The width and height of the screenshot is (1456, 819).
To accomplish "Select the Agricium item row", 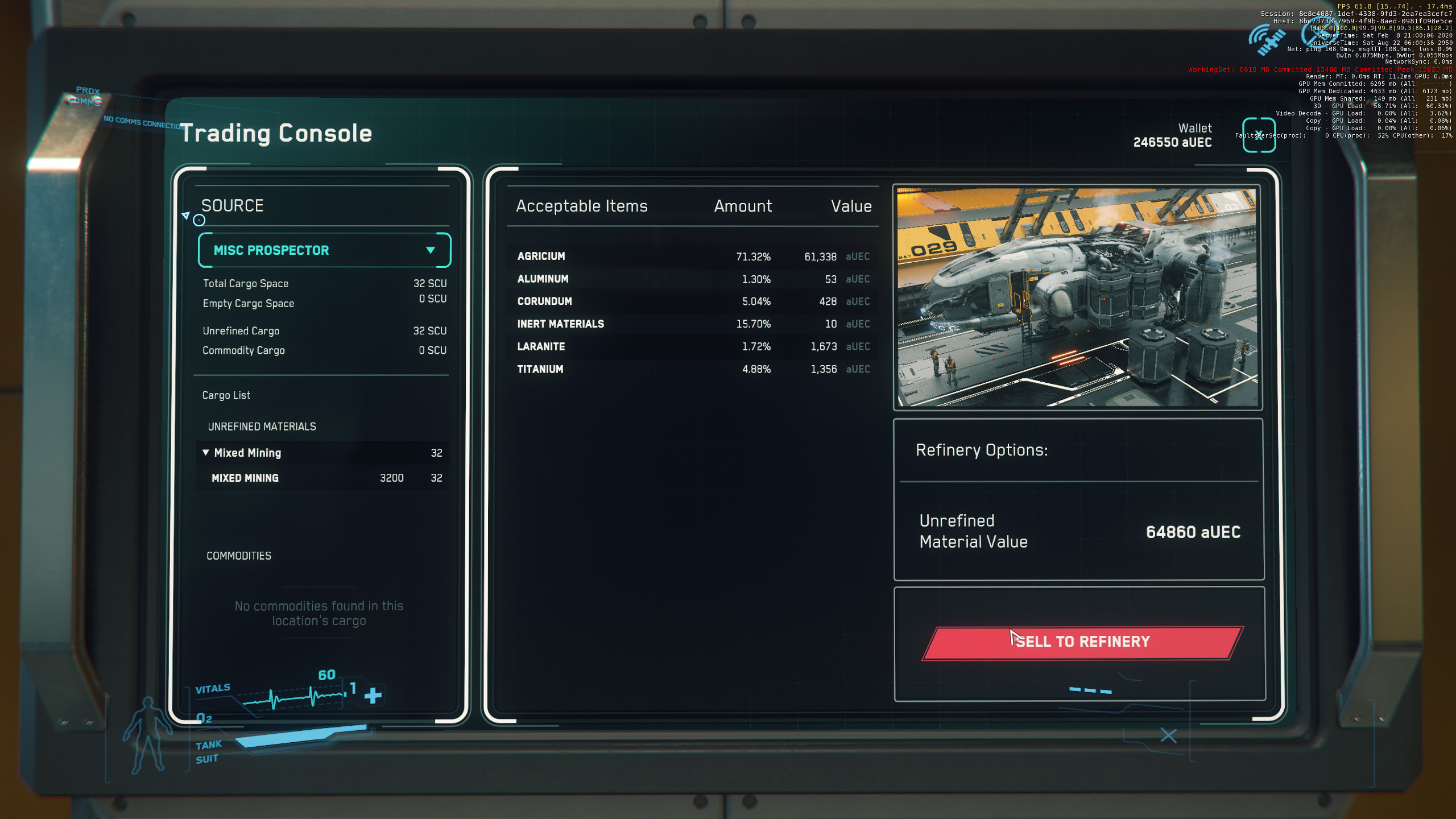I will 692,257.
